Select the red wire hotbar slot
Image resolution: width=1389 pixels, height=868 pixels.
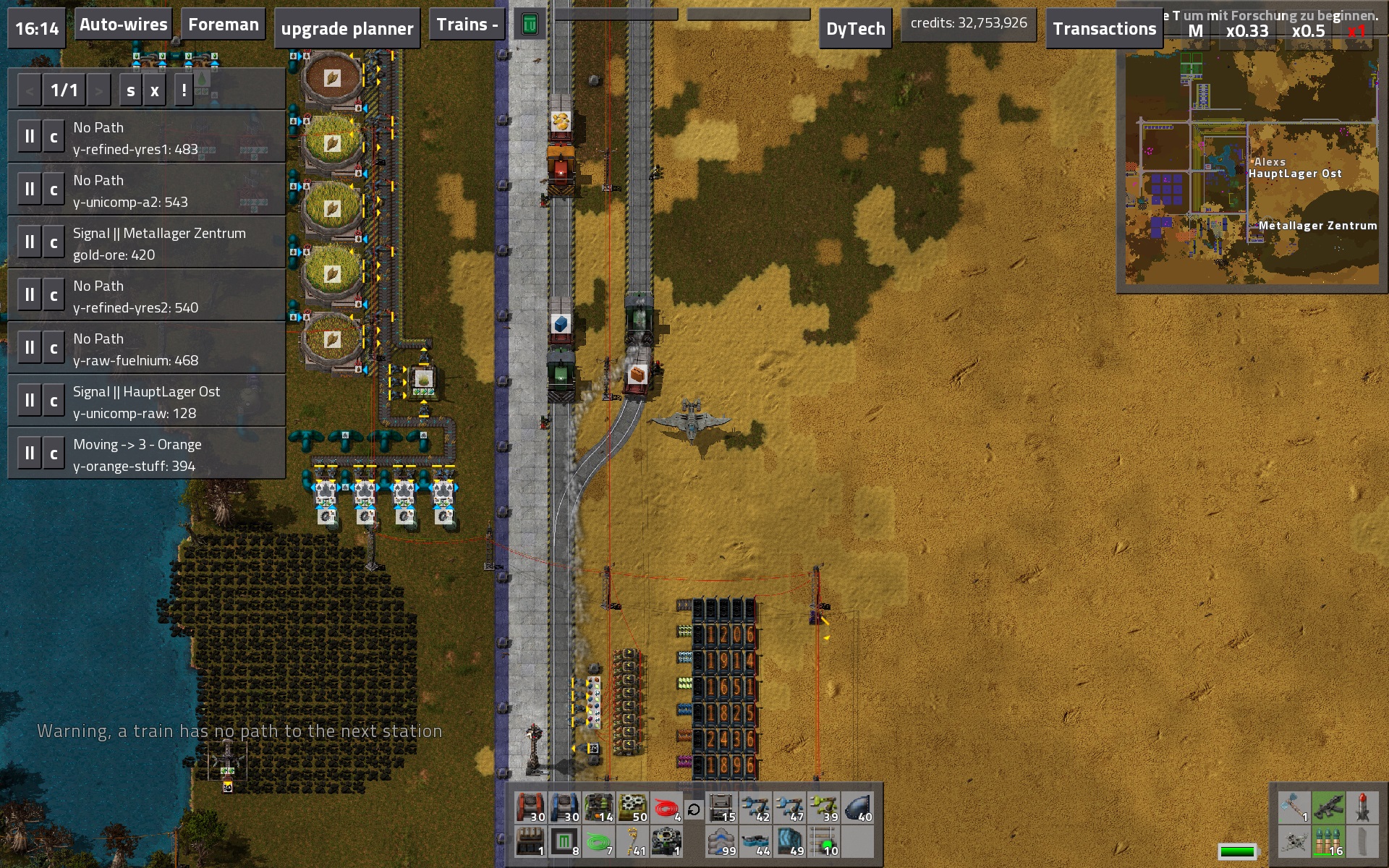pos(666,808)
